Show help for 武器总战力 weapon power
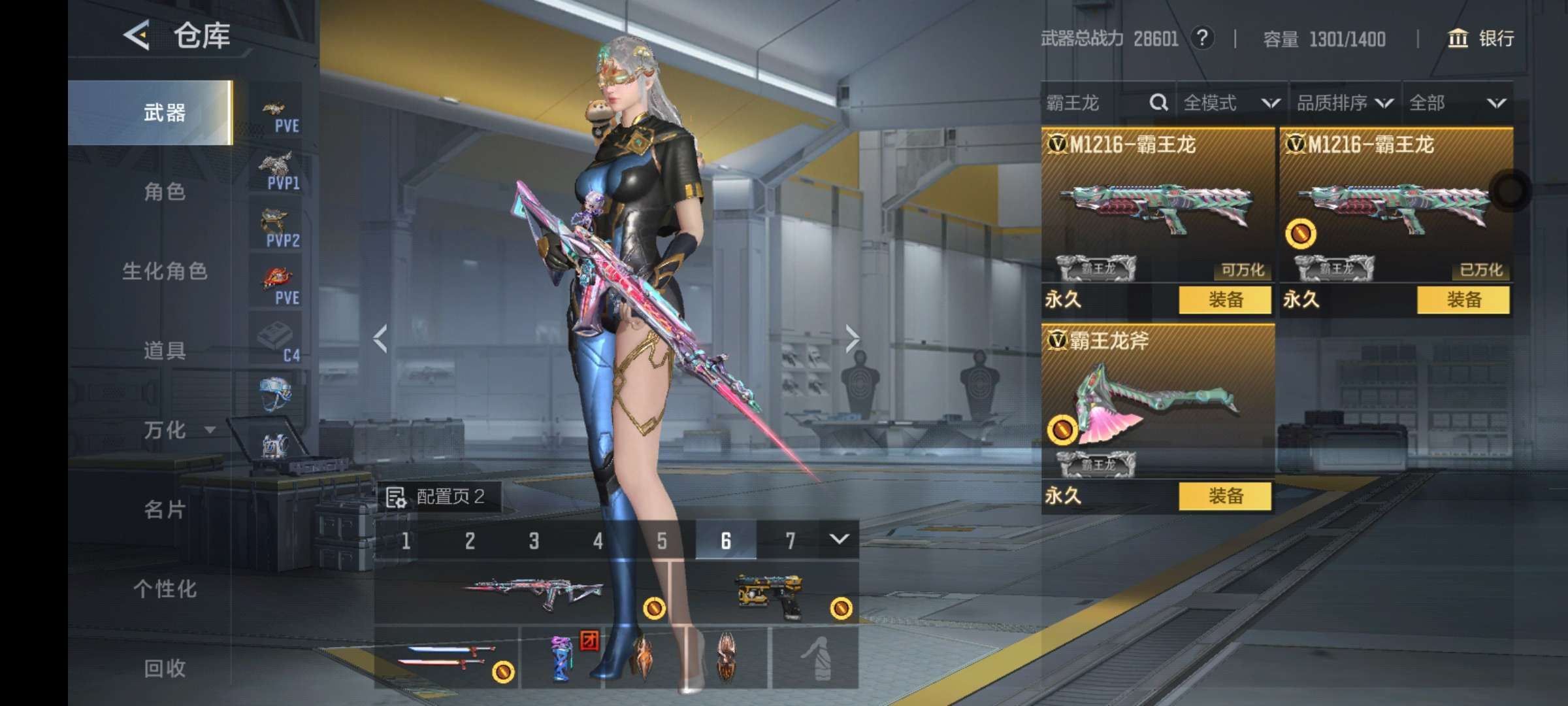The height and width of the screenshot is (706, 1568). pos(1202,38)
